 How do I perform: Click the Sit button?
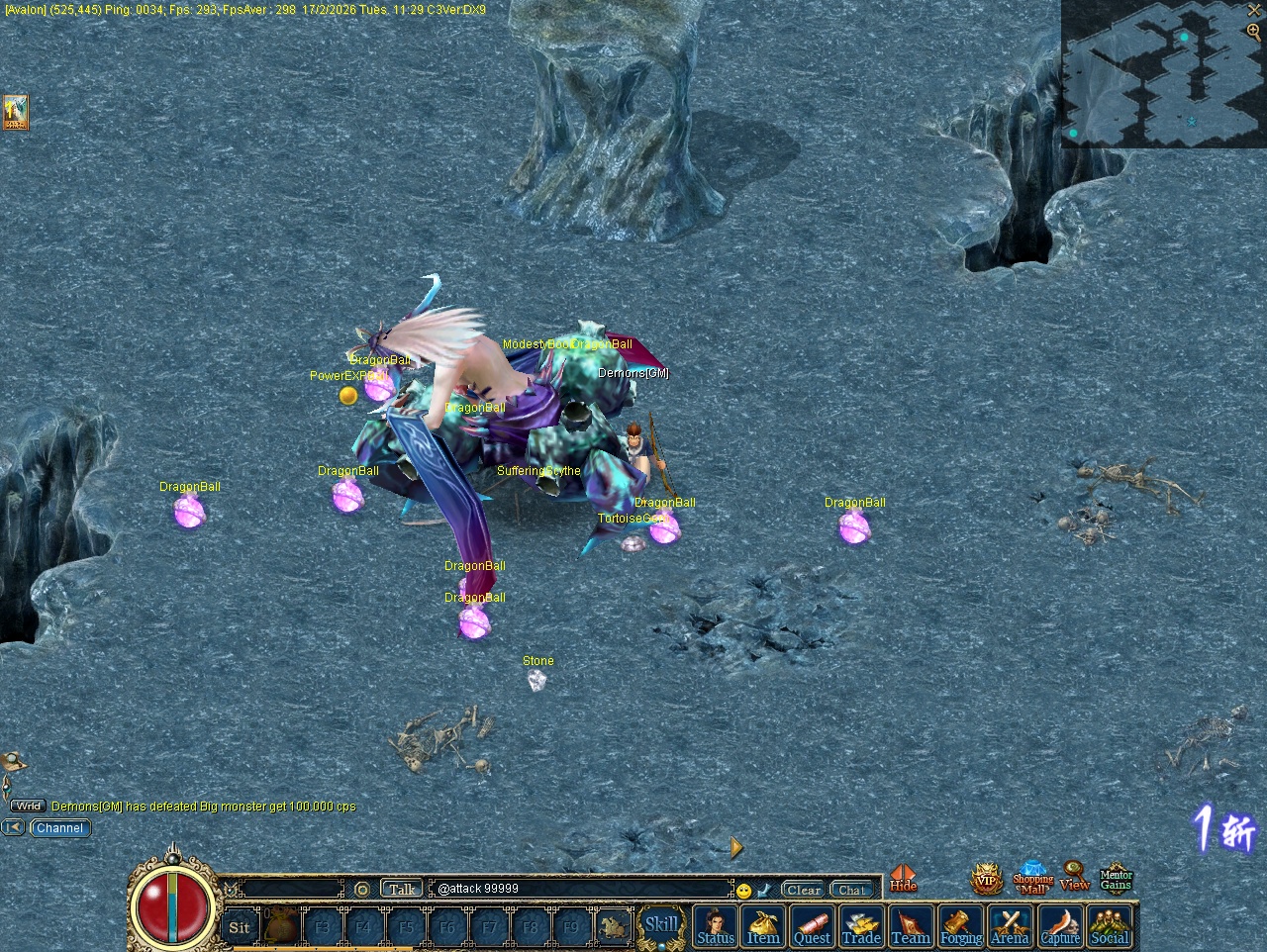pyautogui.click(x=240, y=927)
